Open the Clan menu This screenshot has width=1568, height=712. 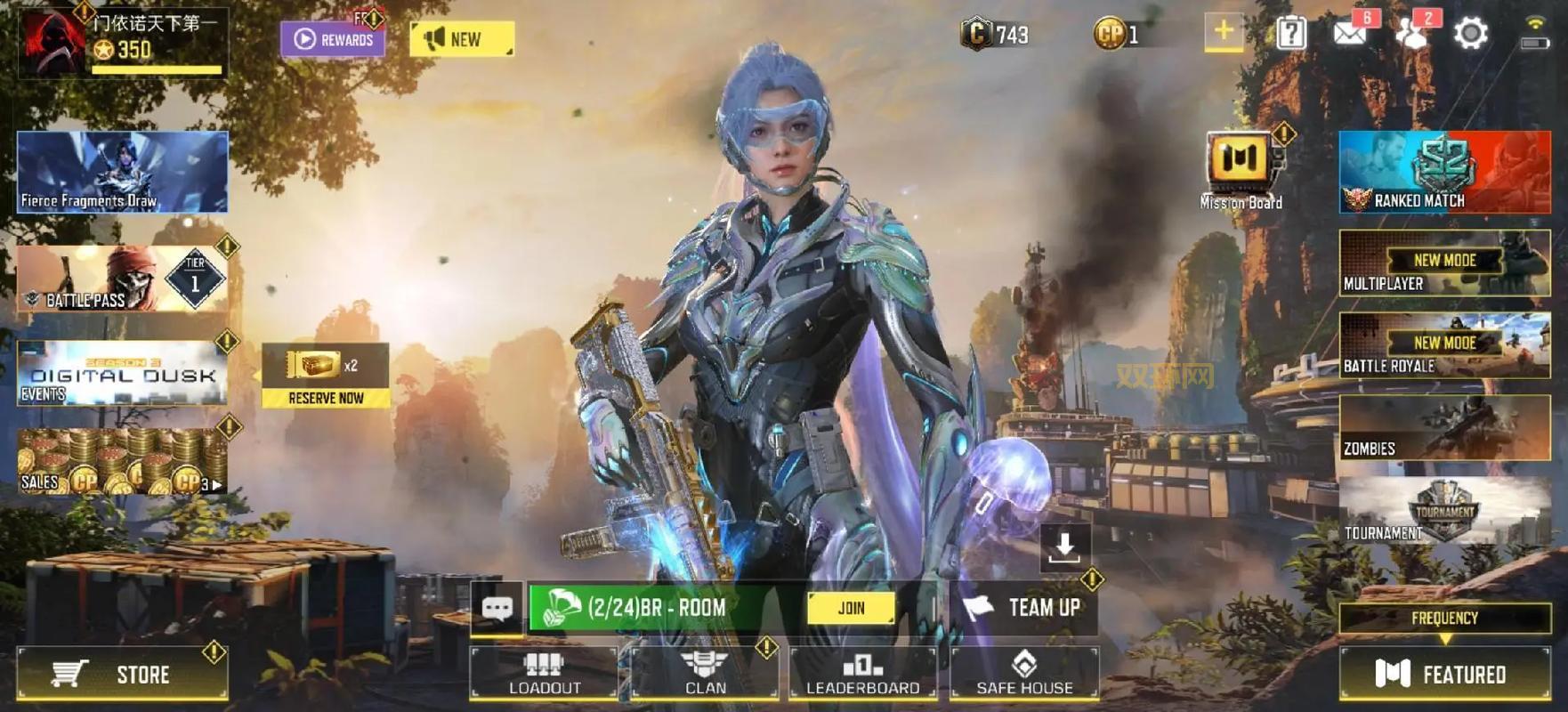coord(705,673)
